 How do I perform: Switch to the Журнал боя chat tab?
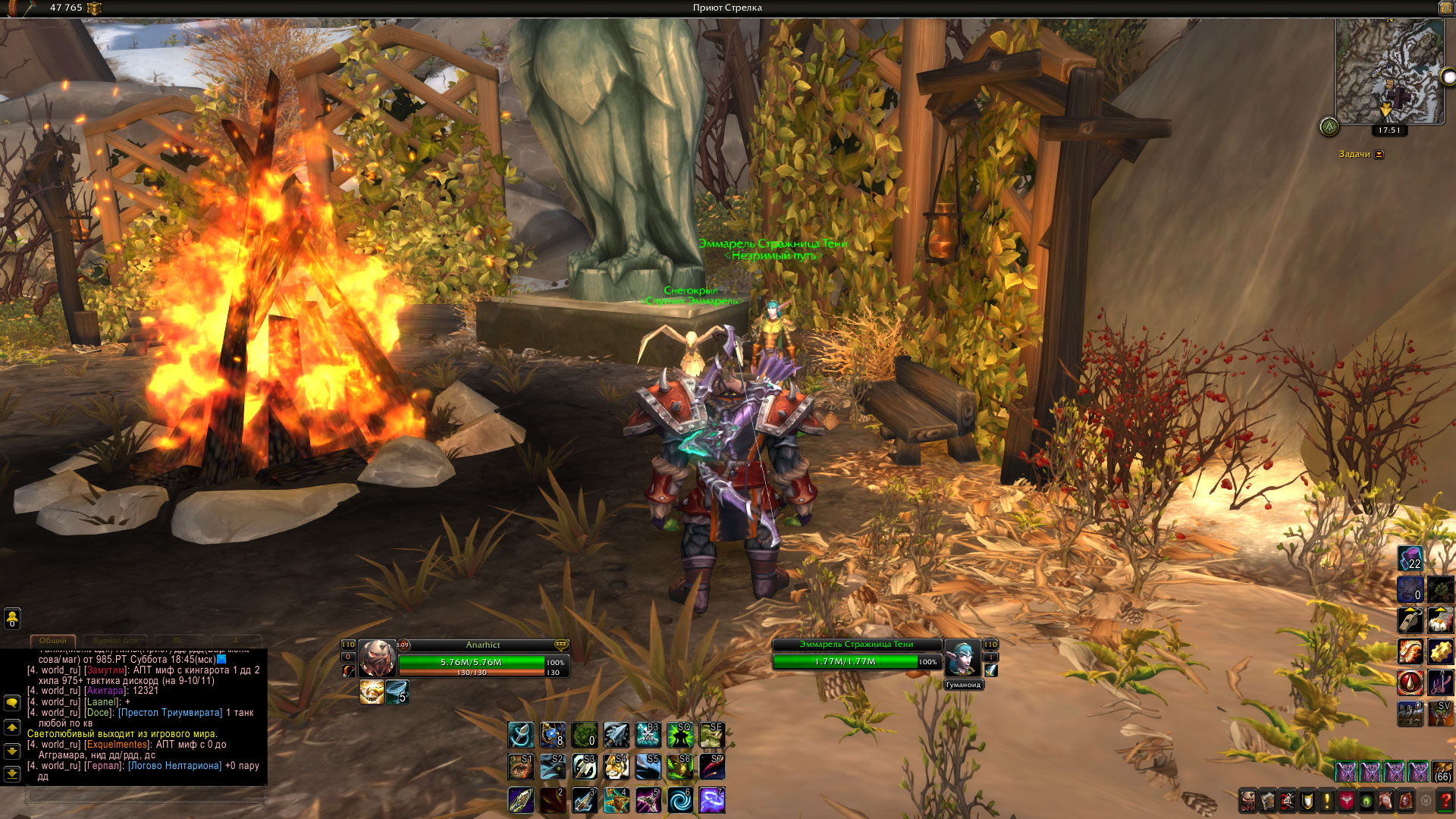click(115, 641)
